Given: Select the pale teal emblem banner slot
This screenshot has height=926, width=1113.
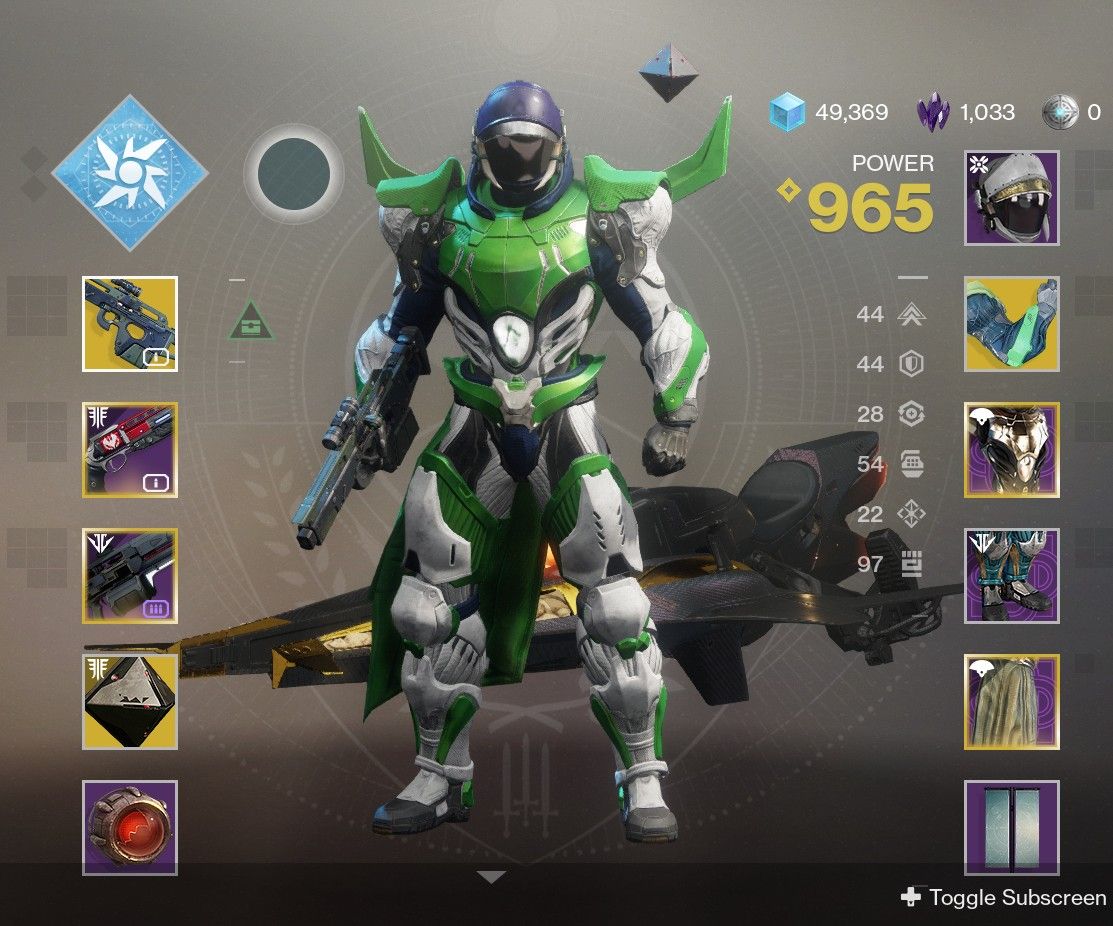Looking at the screenshot, I should click(x=1012, y=828).
